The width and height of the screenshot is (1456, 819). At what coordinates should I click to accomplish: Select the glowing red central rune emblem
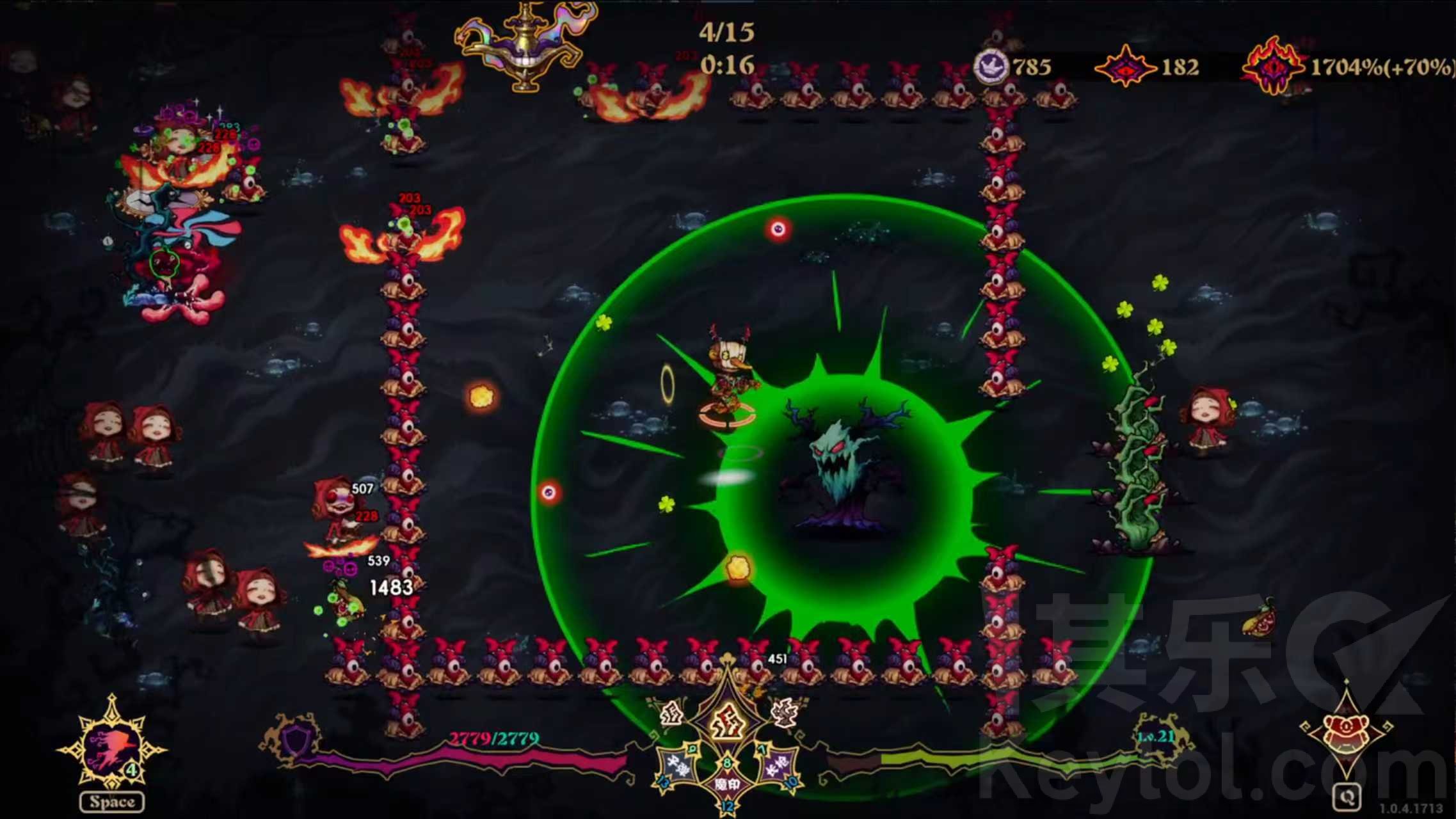728,723
